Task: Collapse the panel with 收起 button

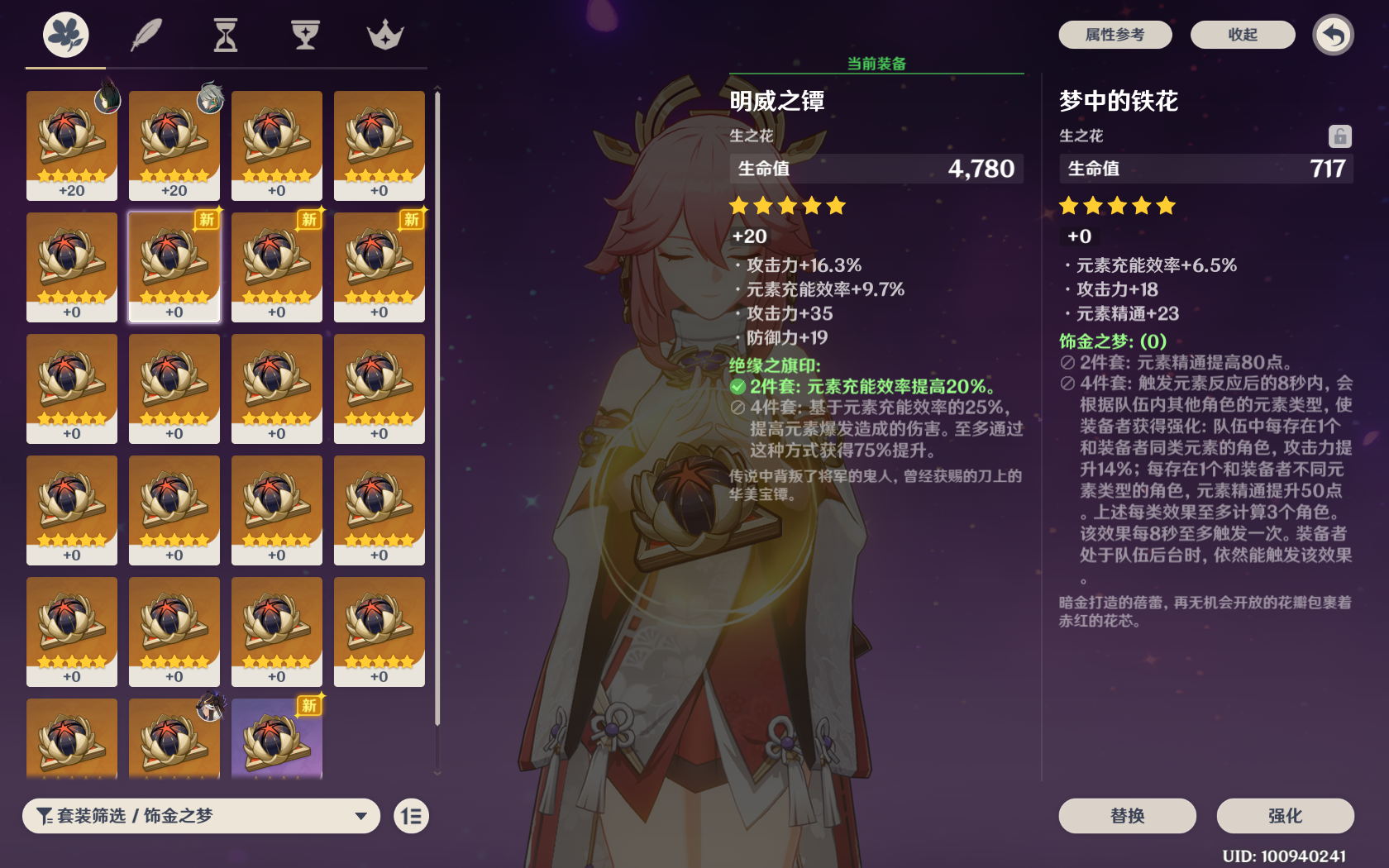Action: [1242, 35]
